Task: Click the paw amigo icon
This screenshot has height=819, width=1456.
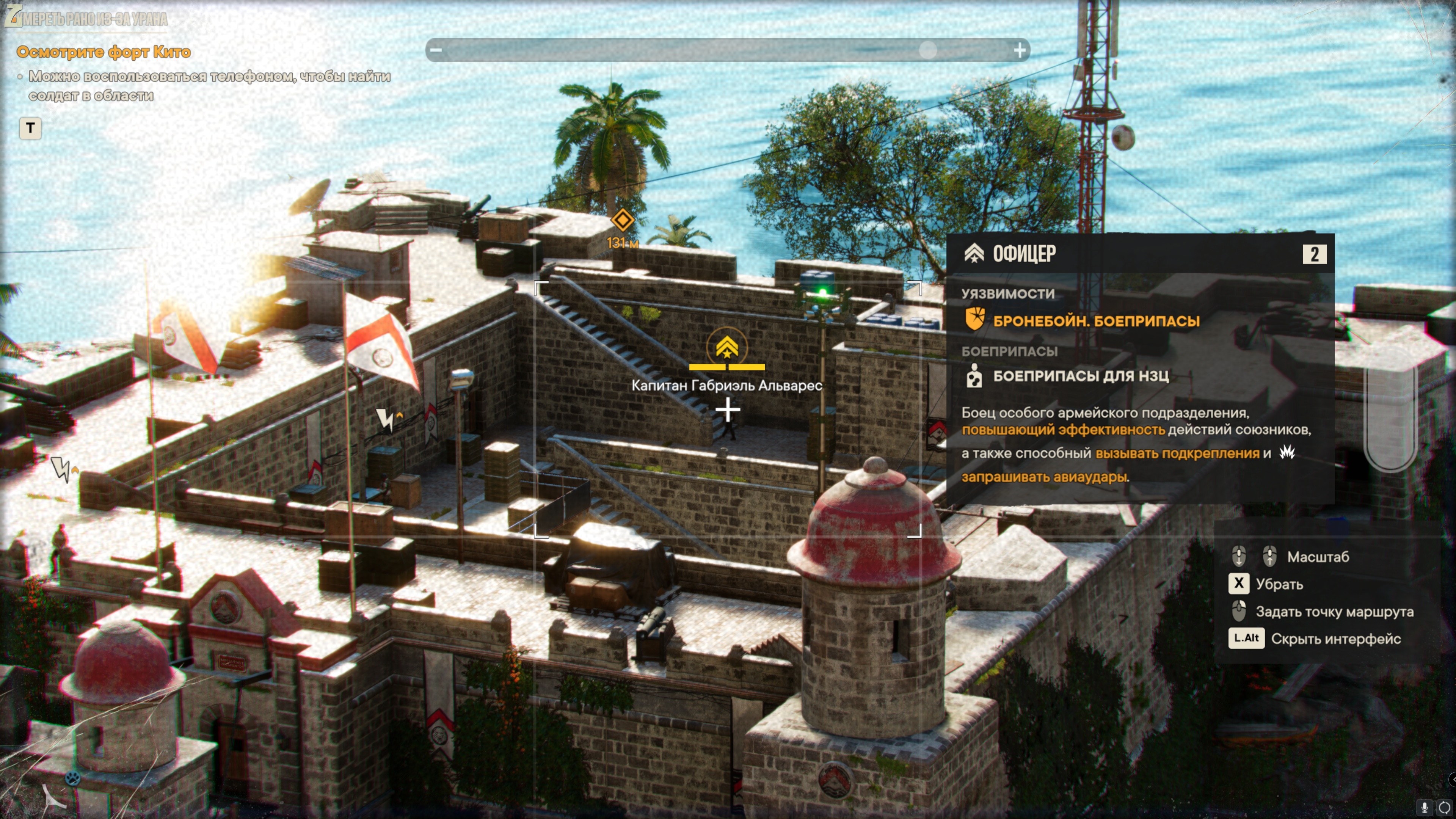Action: click(x=72, y=778)
